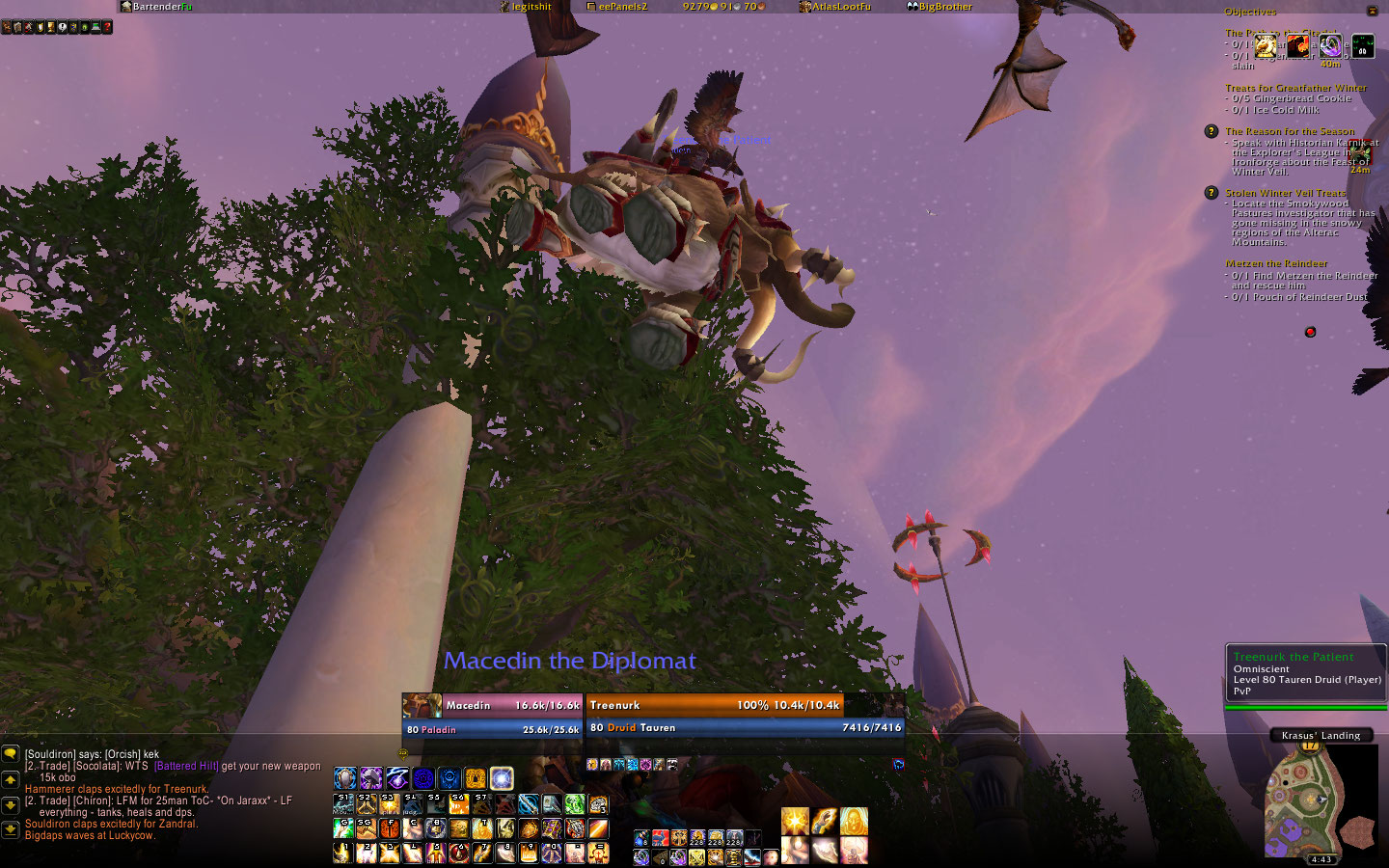This screenshot has height=868, width=1389.
Task: Open the Metzen the Reindeer quest
Action: pyautogui.click(x=1276, y=263)
